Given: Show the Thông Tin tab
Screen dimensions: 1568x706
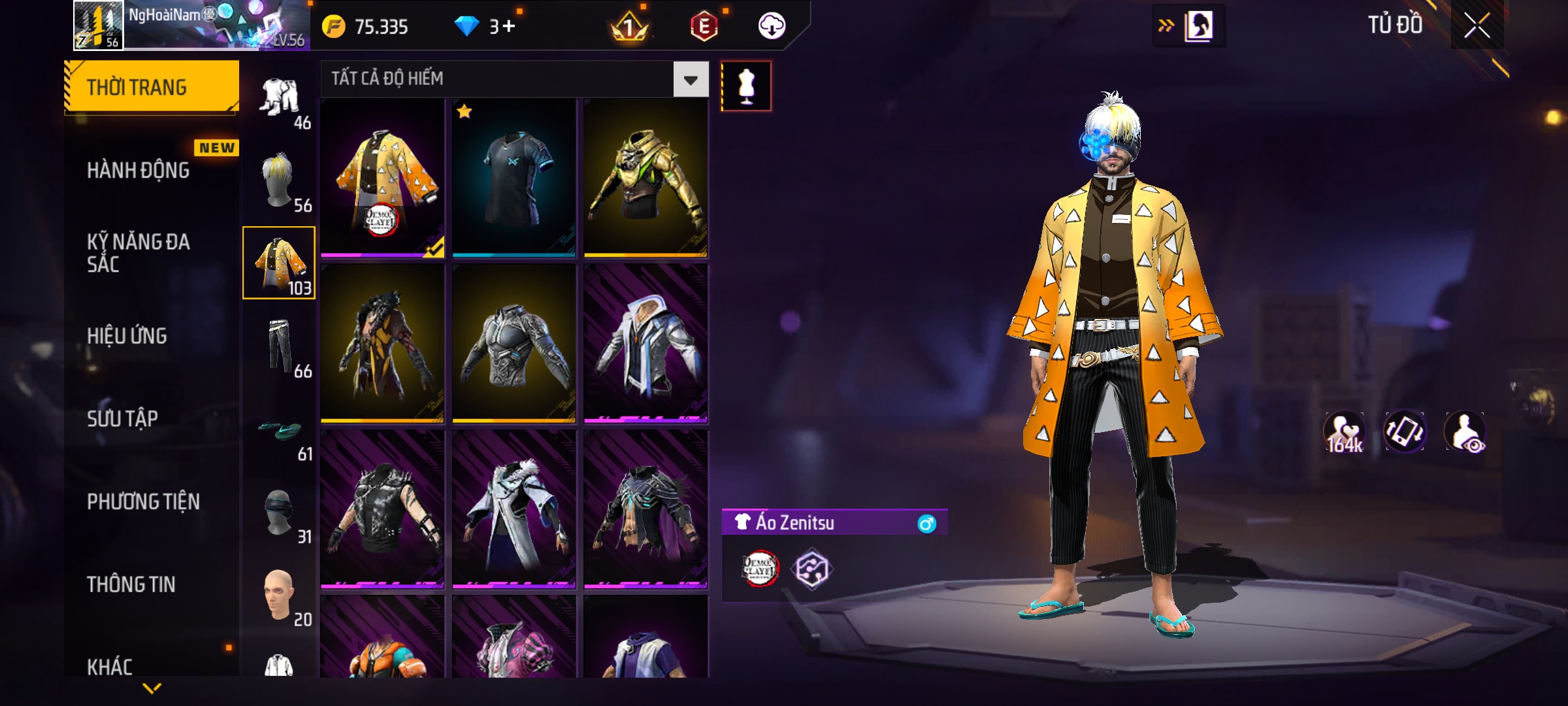Looking at the screenshot, I should (131, 584).
